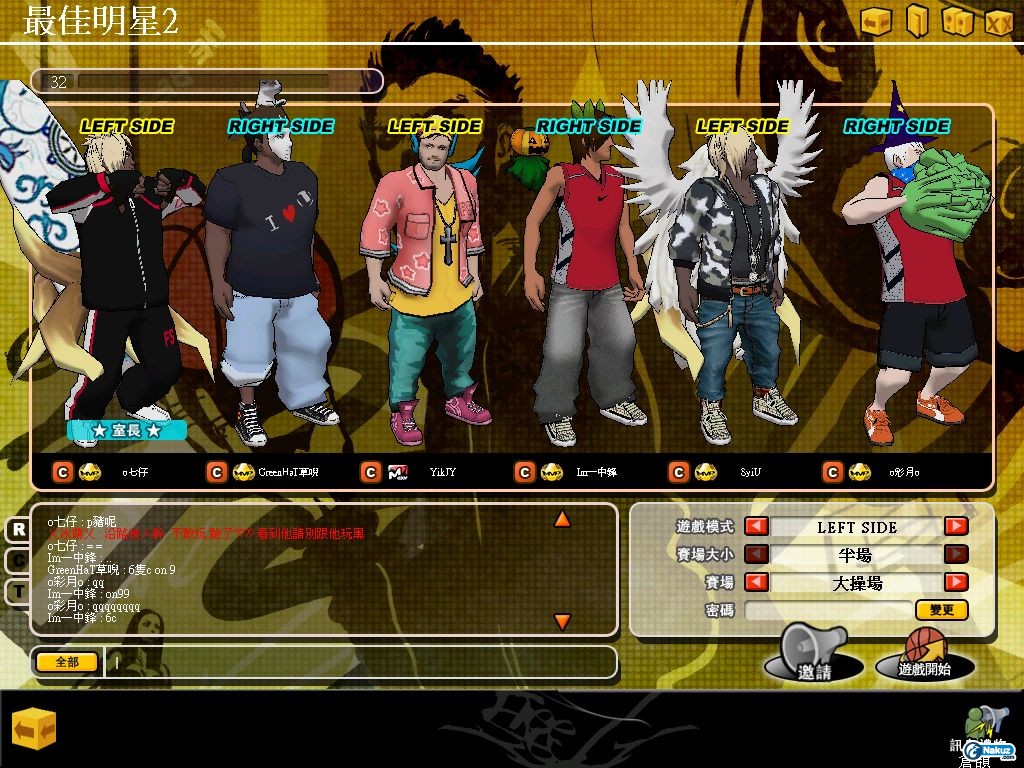The height and width of the screenshot is (768, 1024).
Task: Click the 邀請 megaphone invite button
Action: [x=813, y=658]
